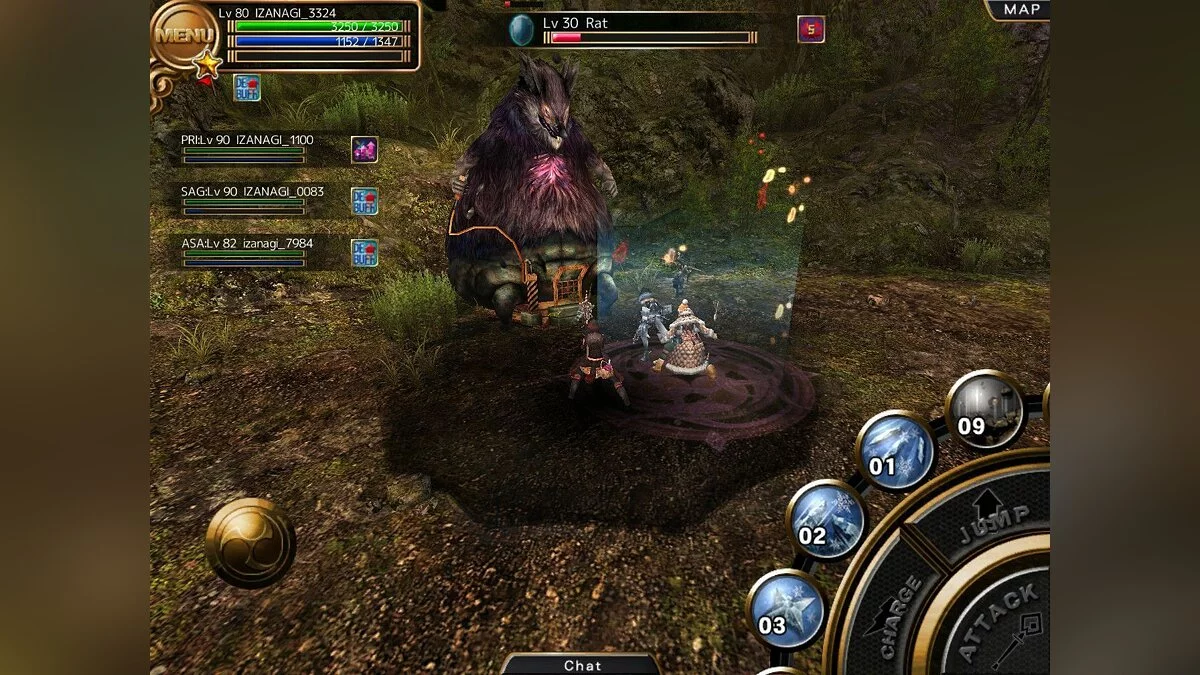Activate skill slot 09
The height and width of the screenshot is (675, 1200).
tap(984, 409)
